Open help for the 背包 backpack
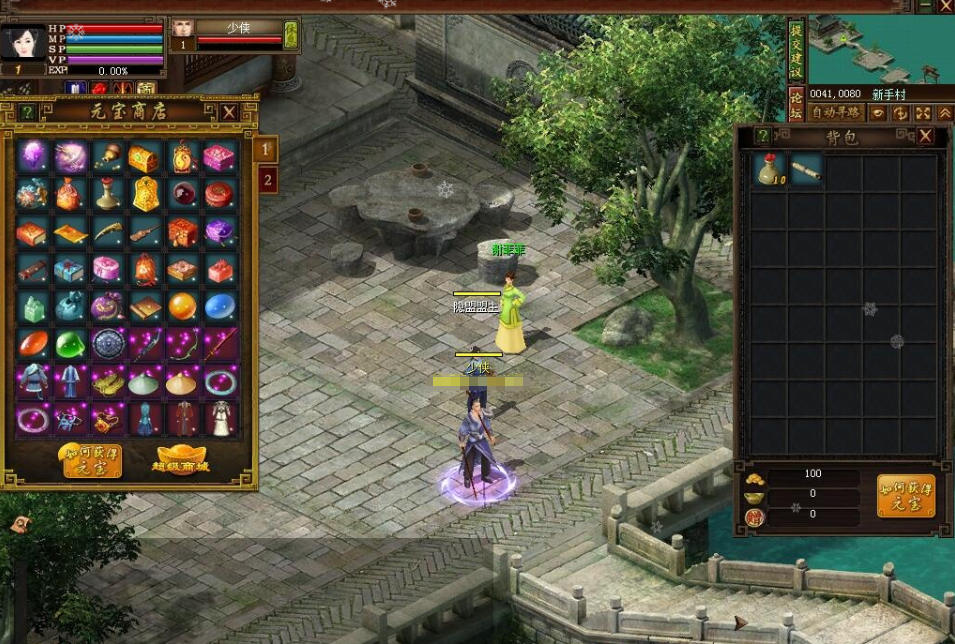The width and height of the screenshot is (955, 644). point(764,136)
